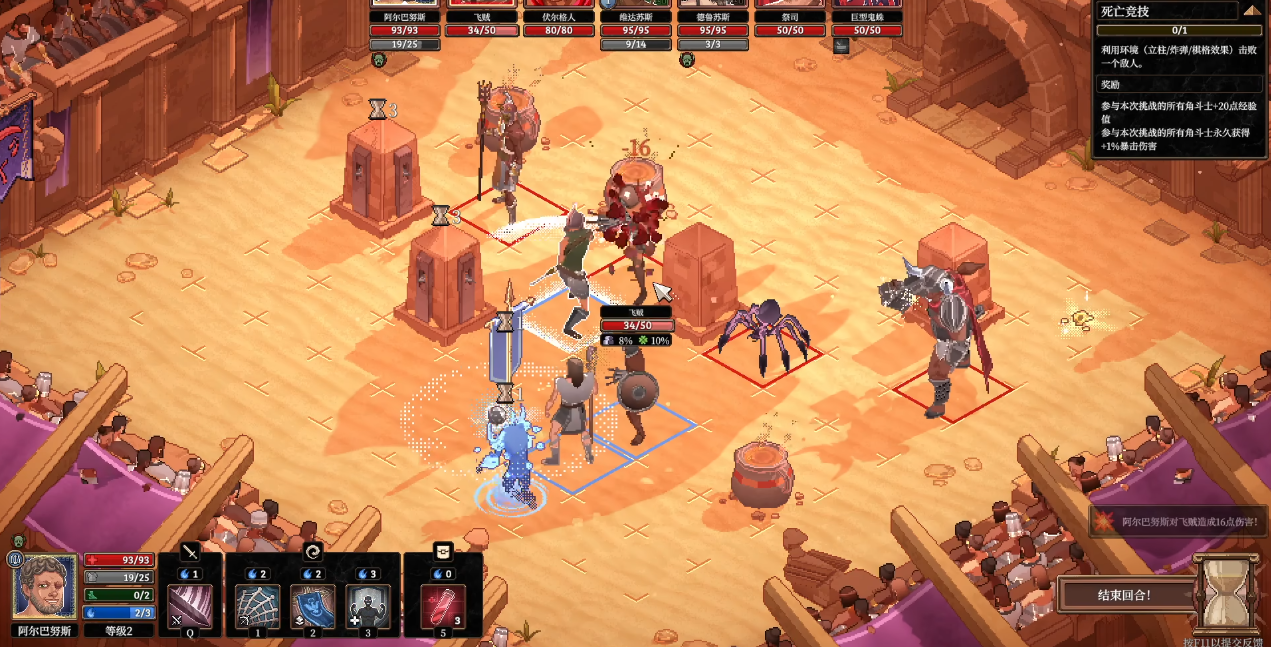Click the 结束回合 end turn button
This screenshot has width=1271, height=647.
(x=1124, y=595)
